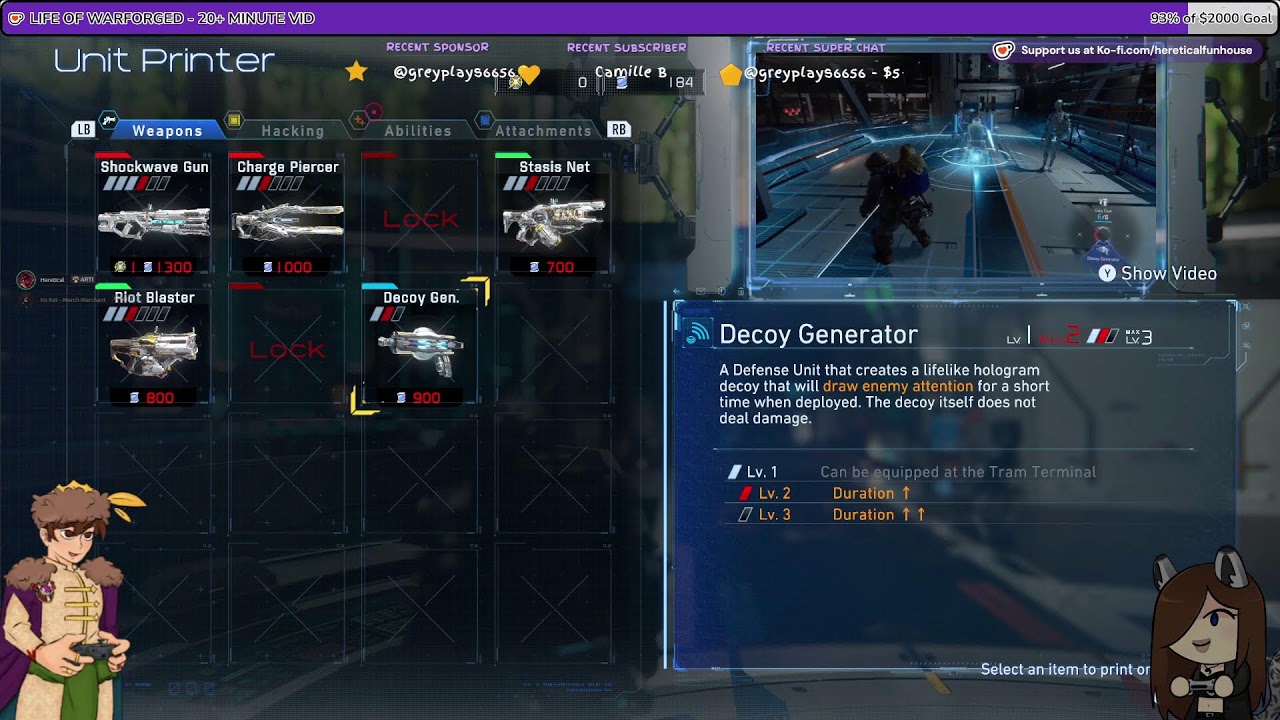The width and height of the screenshot is (1280, 720).
Task: Choose the Charge Piercer weapon
Action: click(288, 217)
